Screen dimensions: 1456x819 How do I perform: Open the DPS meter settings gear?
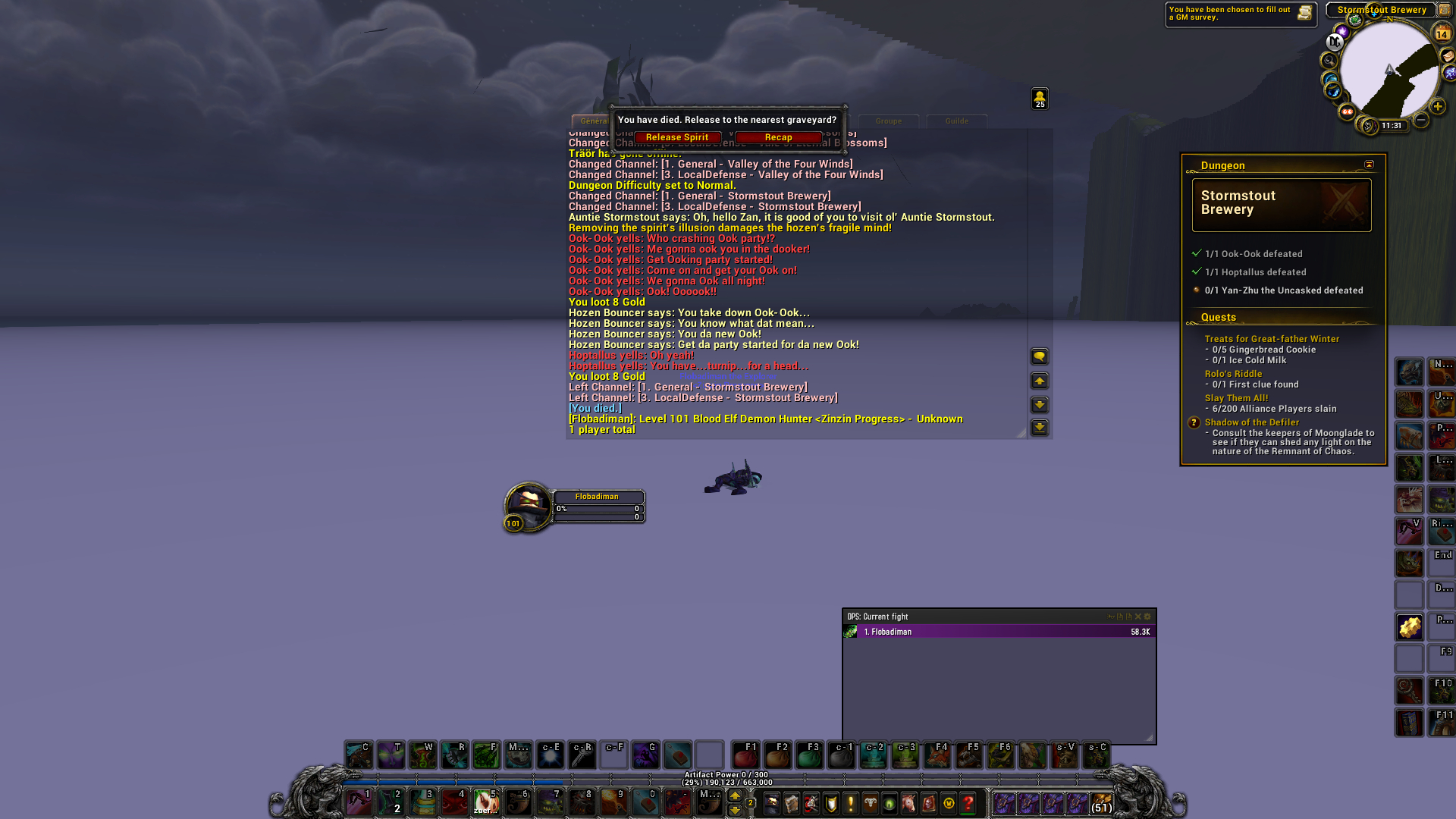(1147, 617)
